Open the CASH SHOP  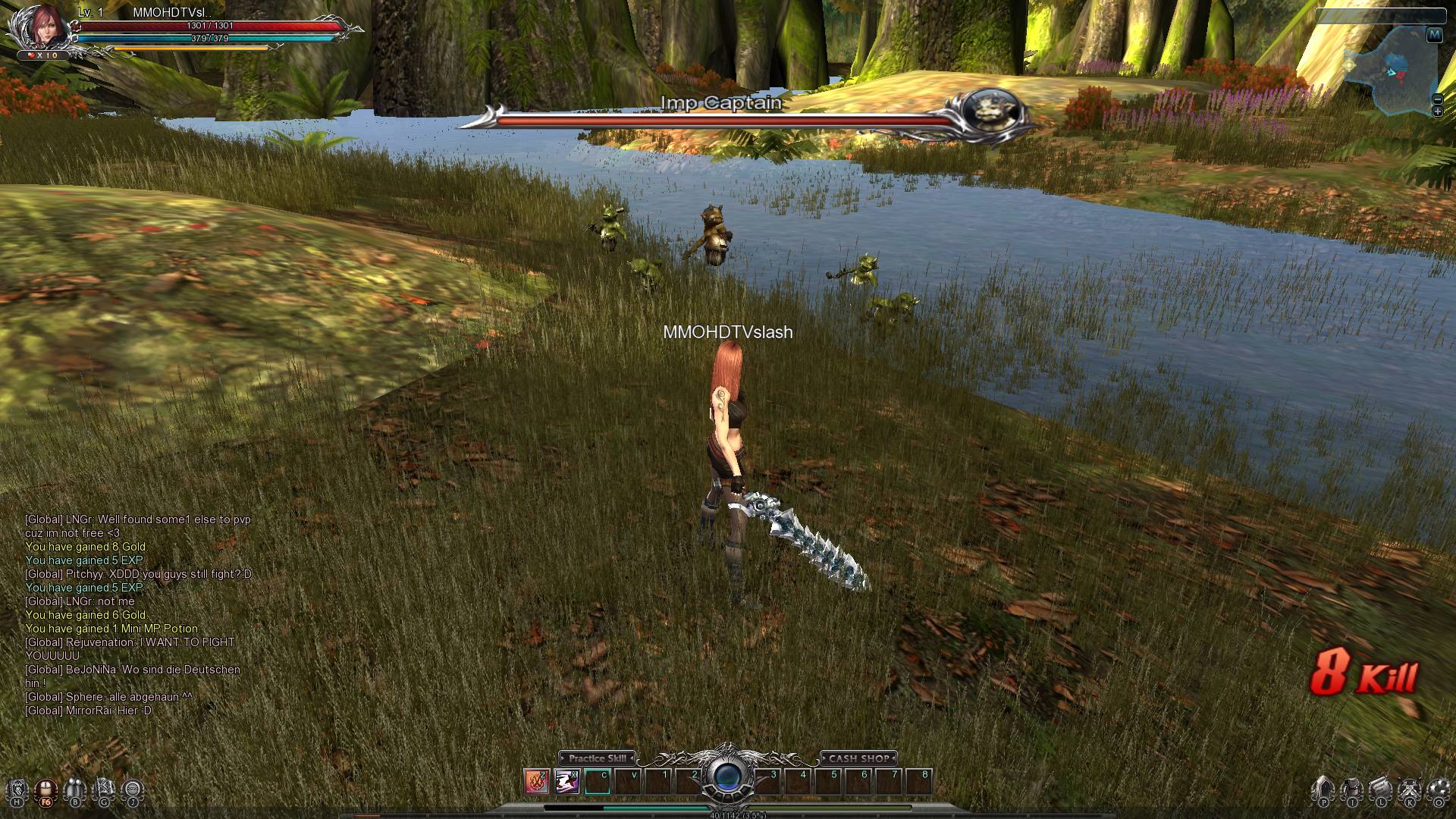tap(858, 758)
